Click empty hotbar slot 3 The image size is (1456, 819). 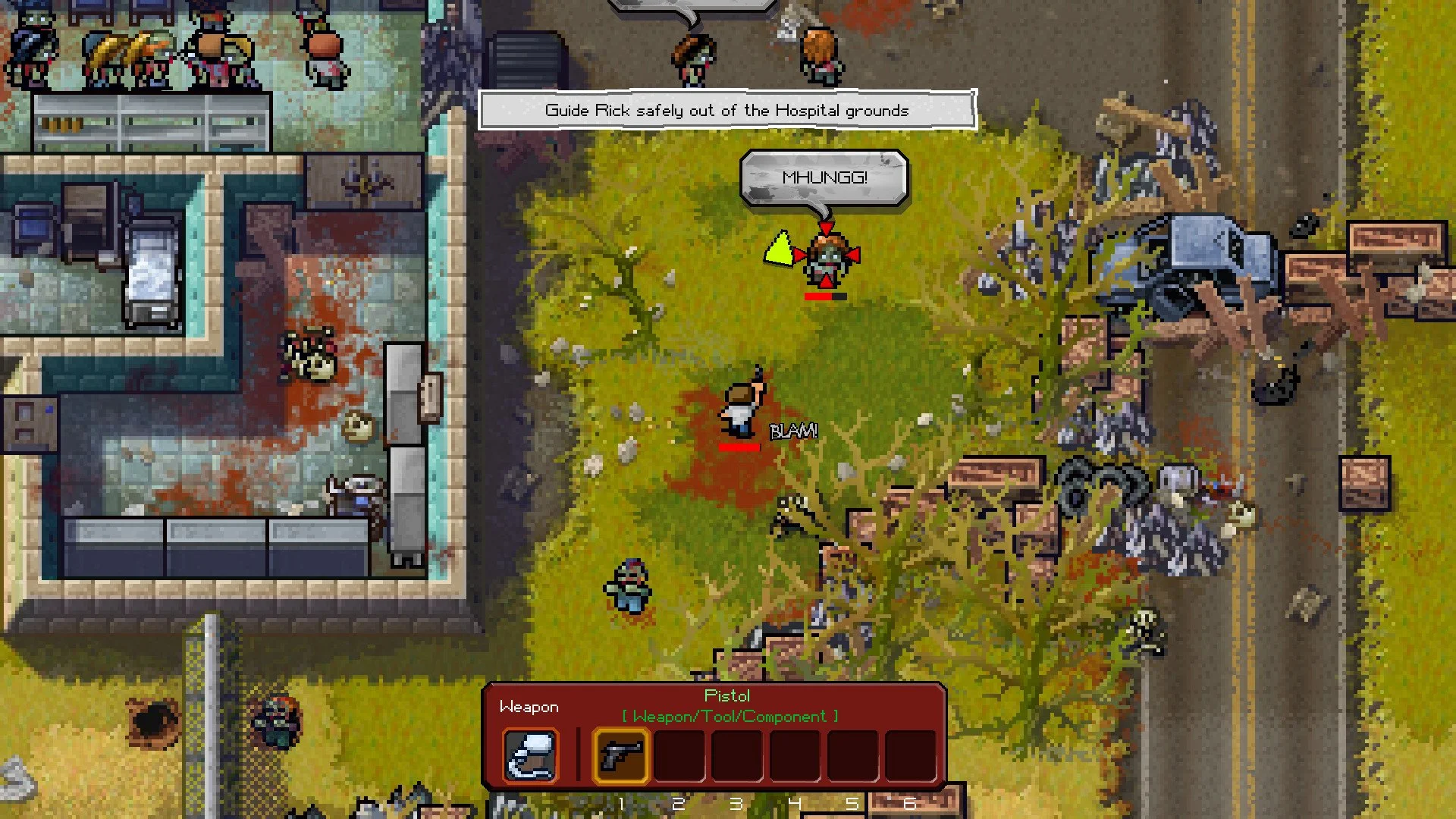[737, 755]
